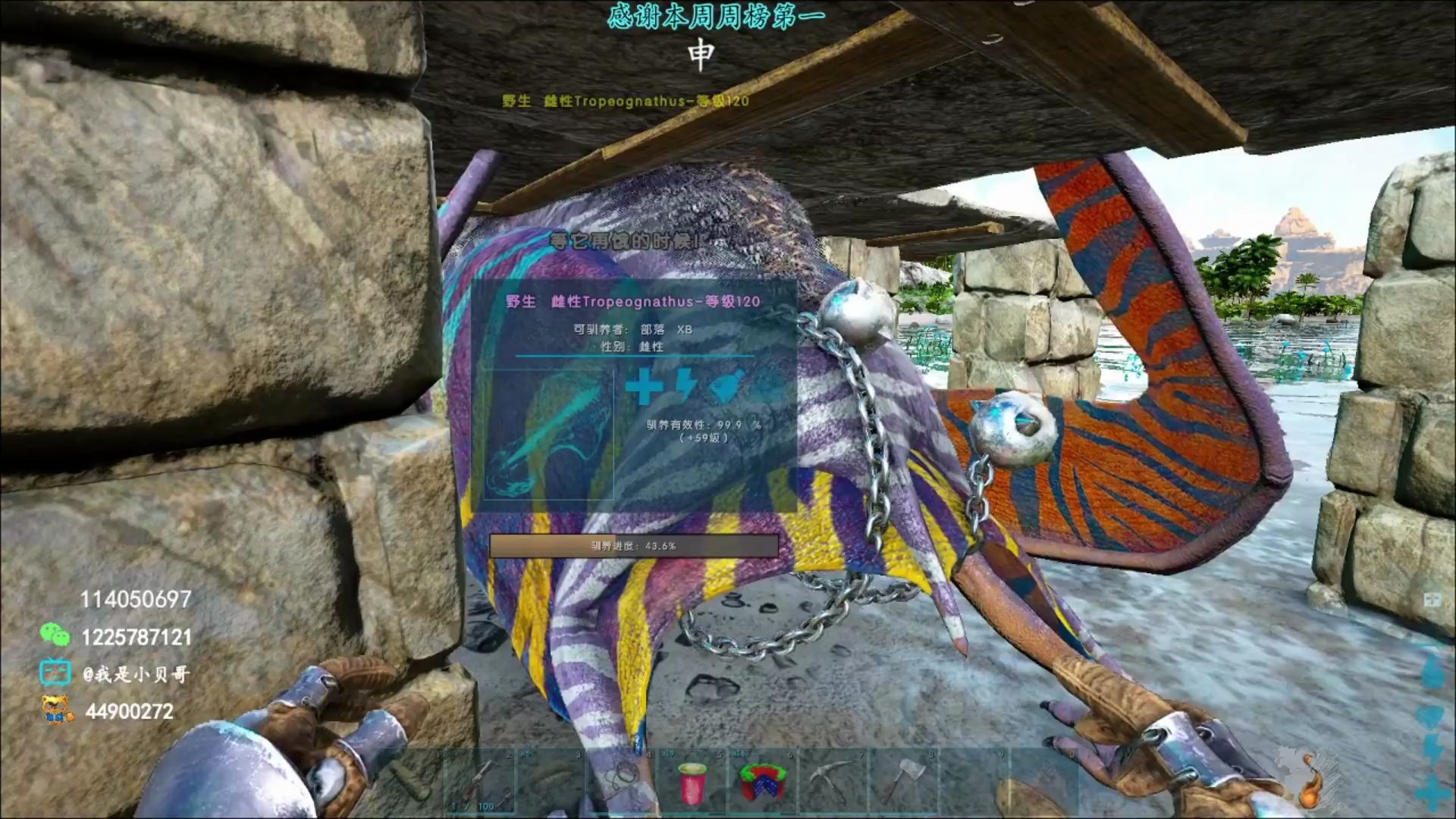Select the chain bola hotbar slot

[622, 781]
